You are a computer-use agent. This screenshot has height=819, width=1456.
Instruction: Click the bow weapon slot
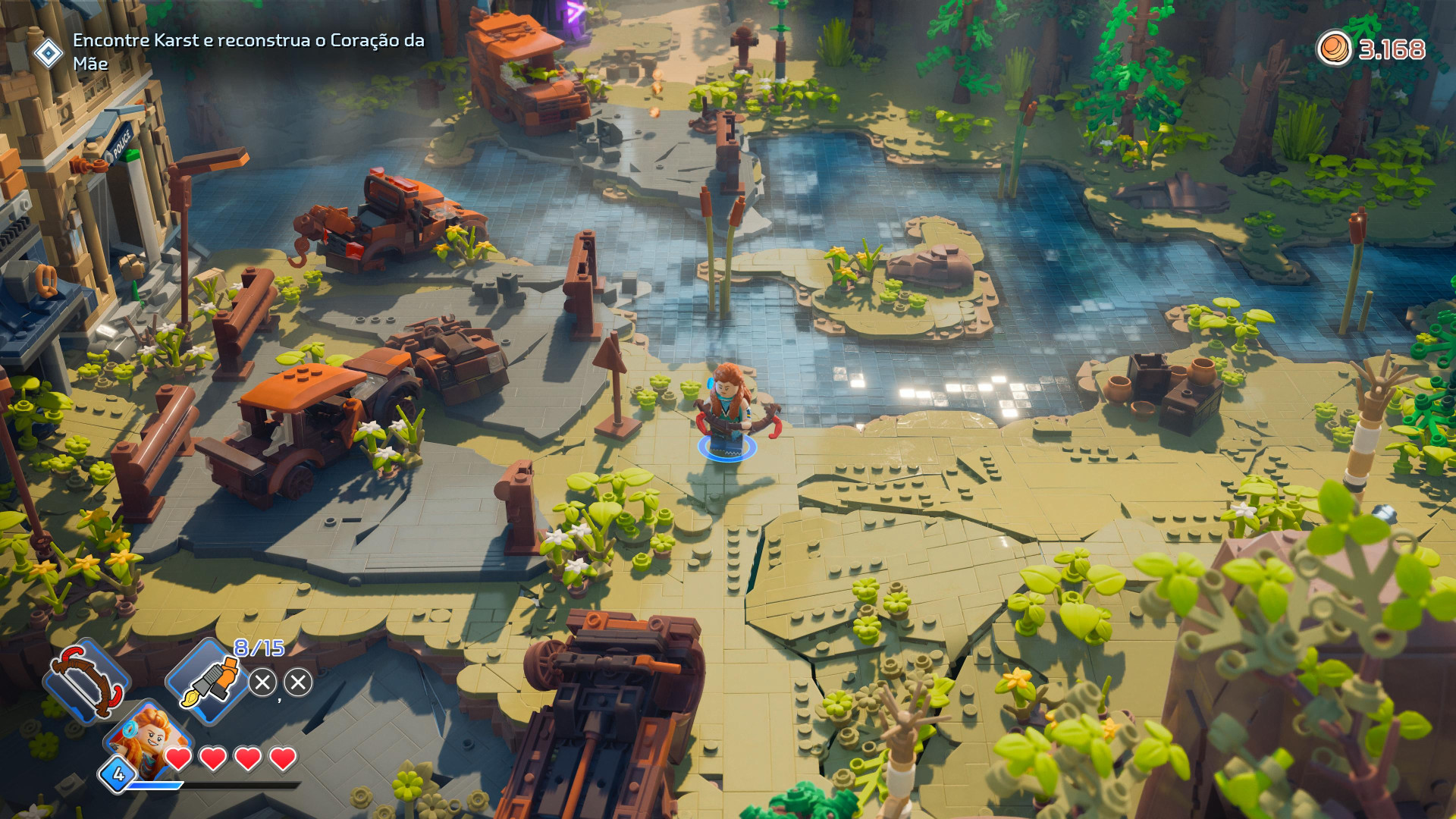(x=86, y=680)
